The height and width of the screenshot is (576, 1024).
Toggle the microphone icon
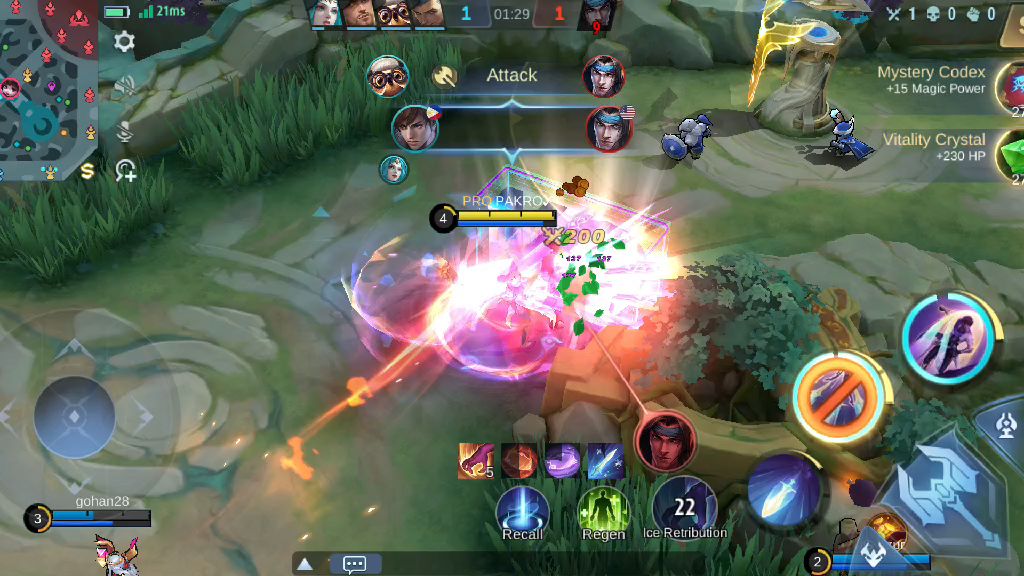pos(125,130)
